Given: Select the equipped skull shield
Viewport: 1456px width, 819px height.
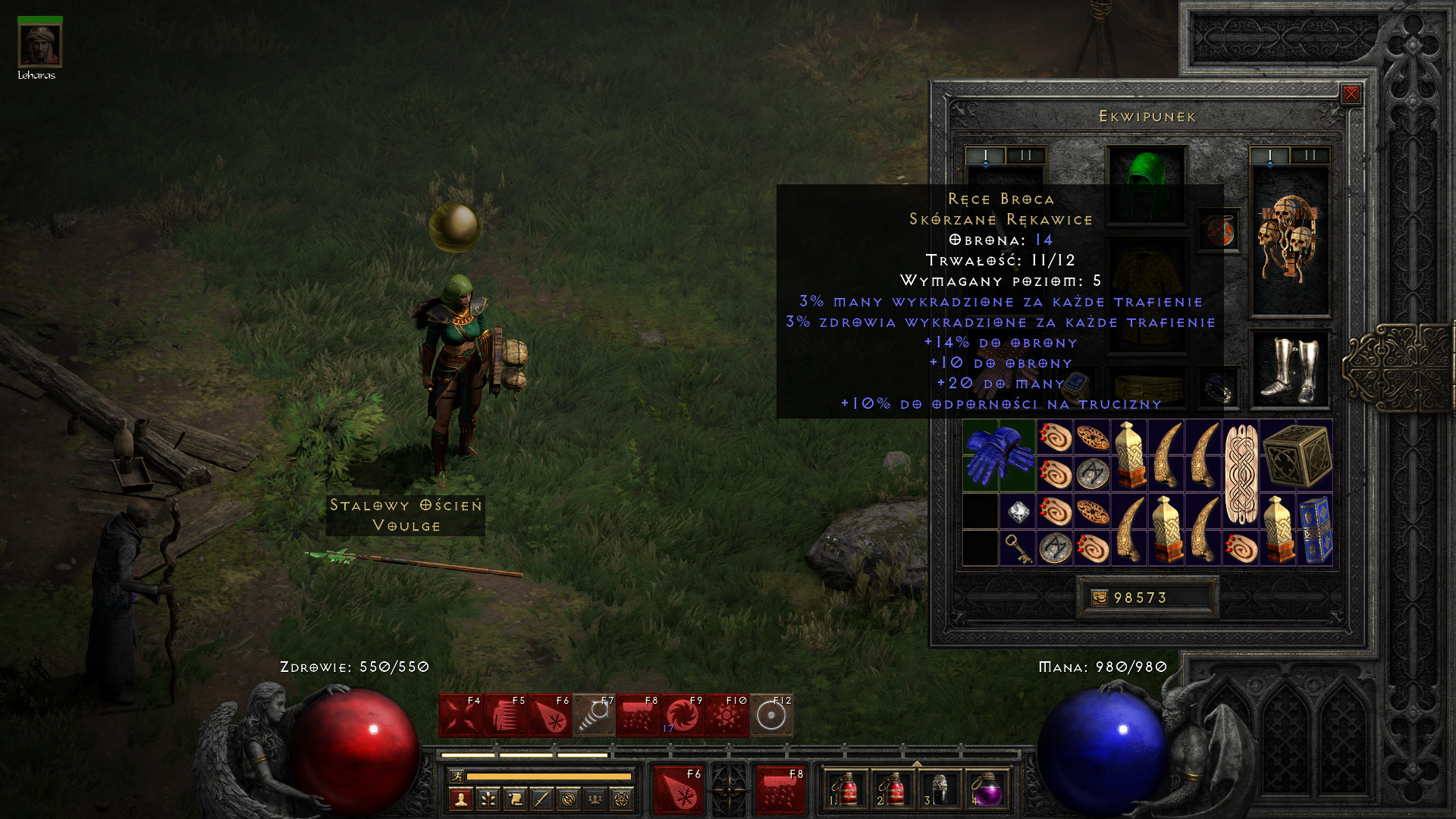Looking at the screenshot, I should (1288, 240).
